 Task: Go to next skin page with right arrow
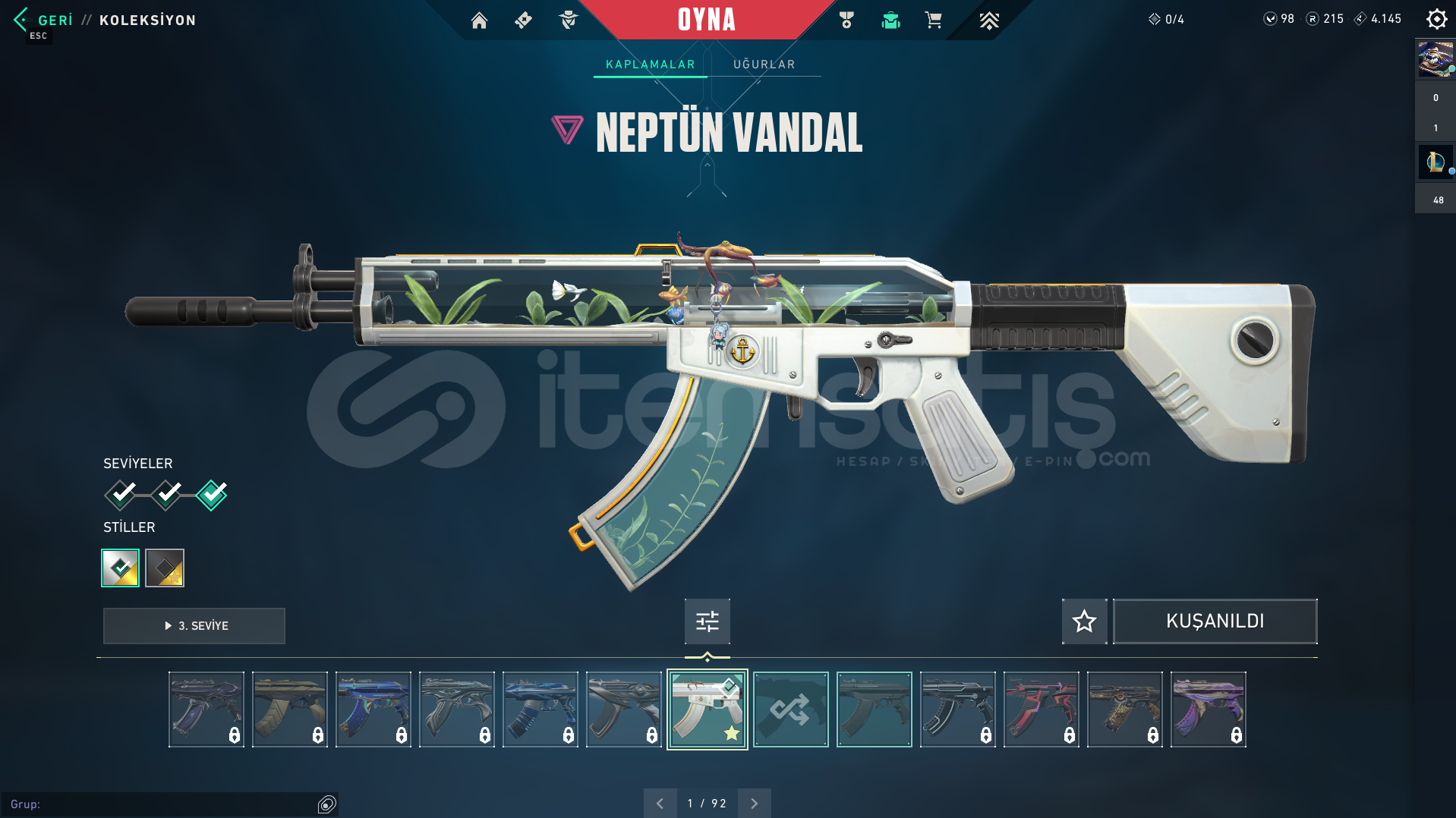(753, 802)
